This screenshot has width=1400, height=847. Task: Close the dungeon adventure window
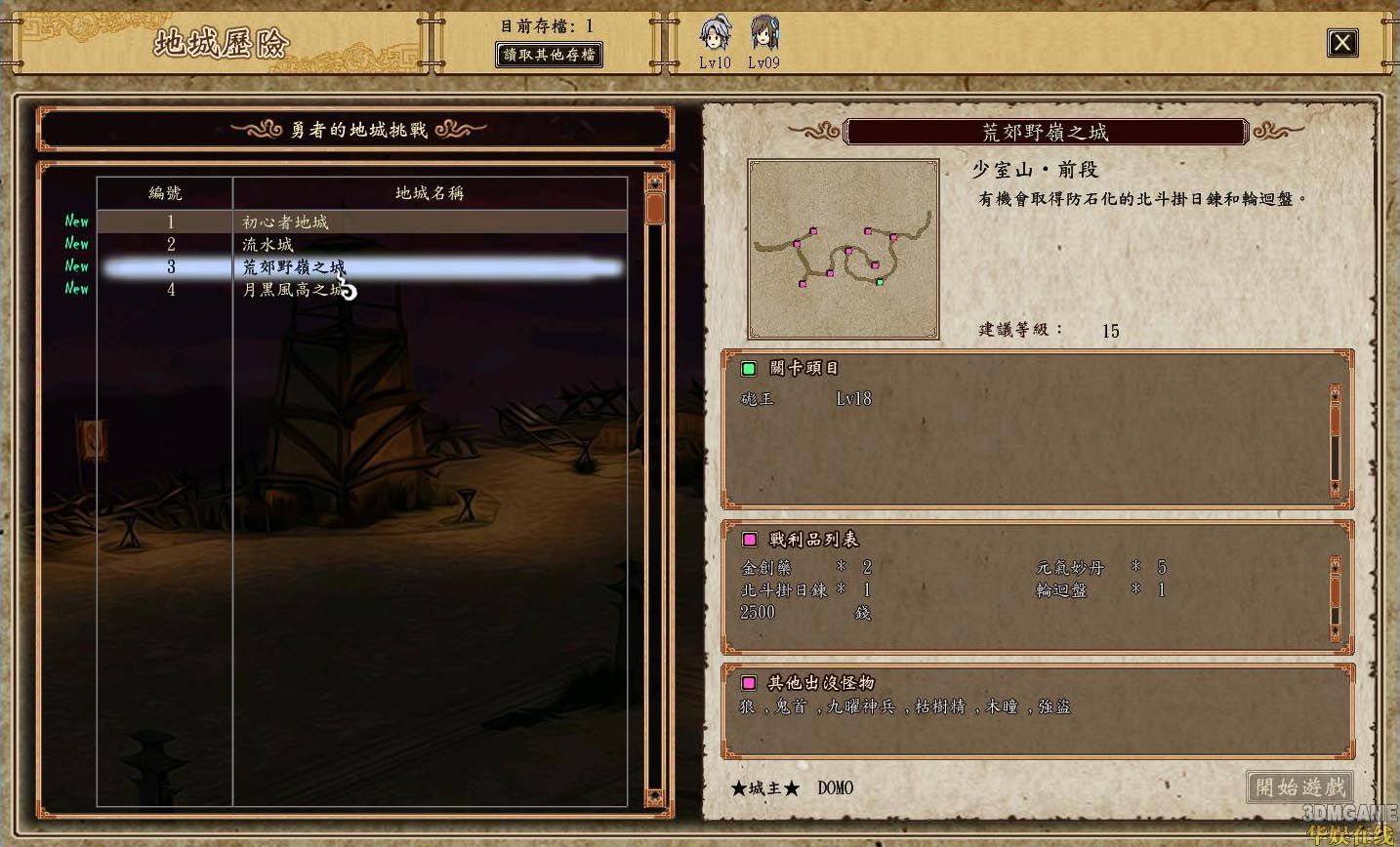(x=1342, y=43)
